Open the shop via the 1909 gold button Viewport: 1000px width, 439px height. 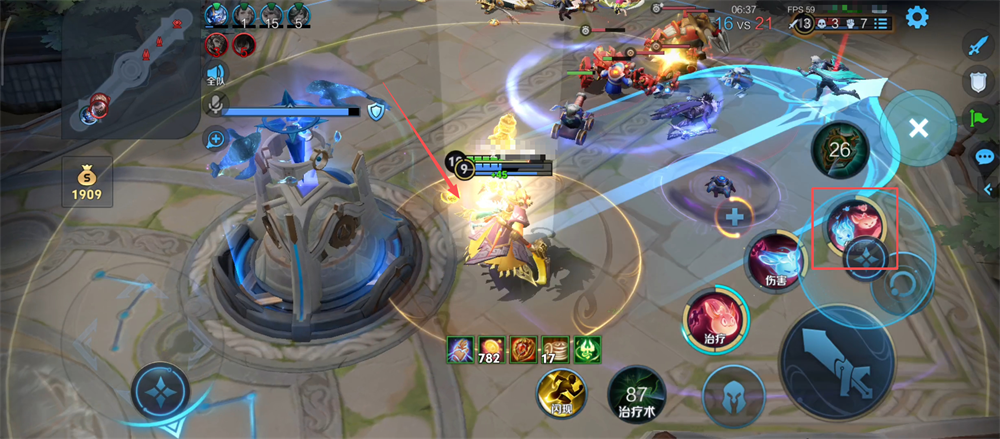click(x=86, y=183)
